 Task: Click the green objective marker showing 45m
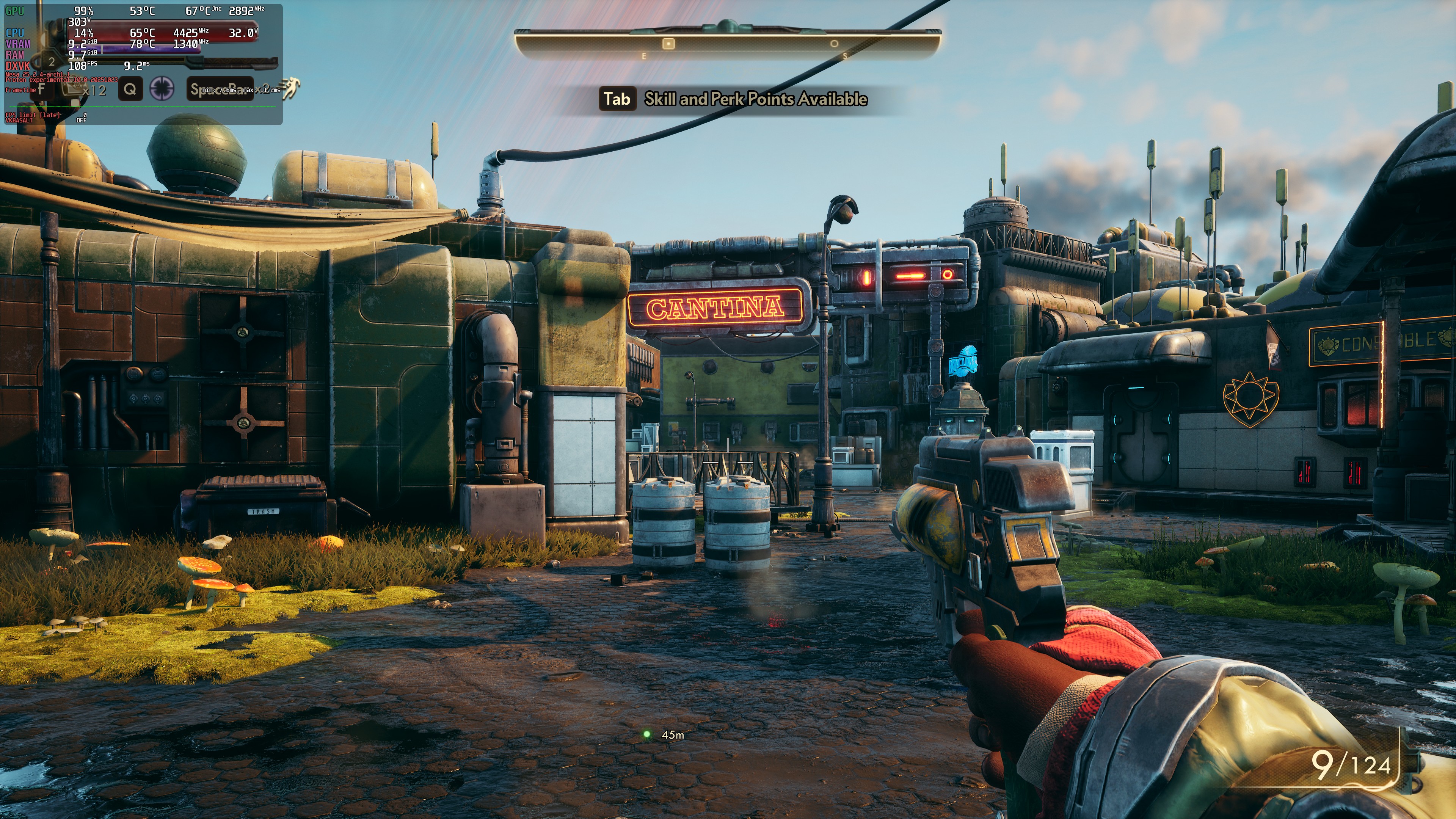pyautogui.click(x=647, y=734)
